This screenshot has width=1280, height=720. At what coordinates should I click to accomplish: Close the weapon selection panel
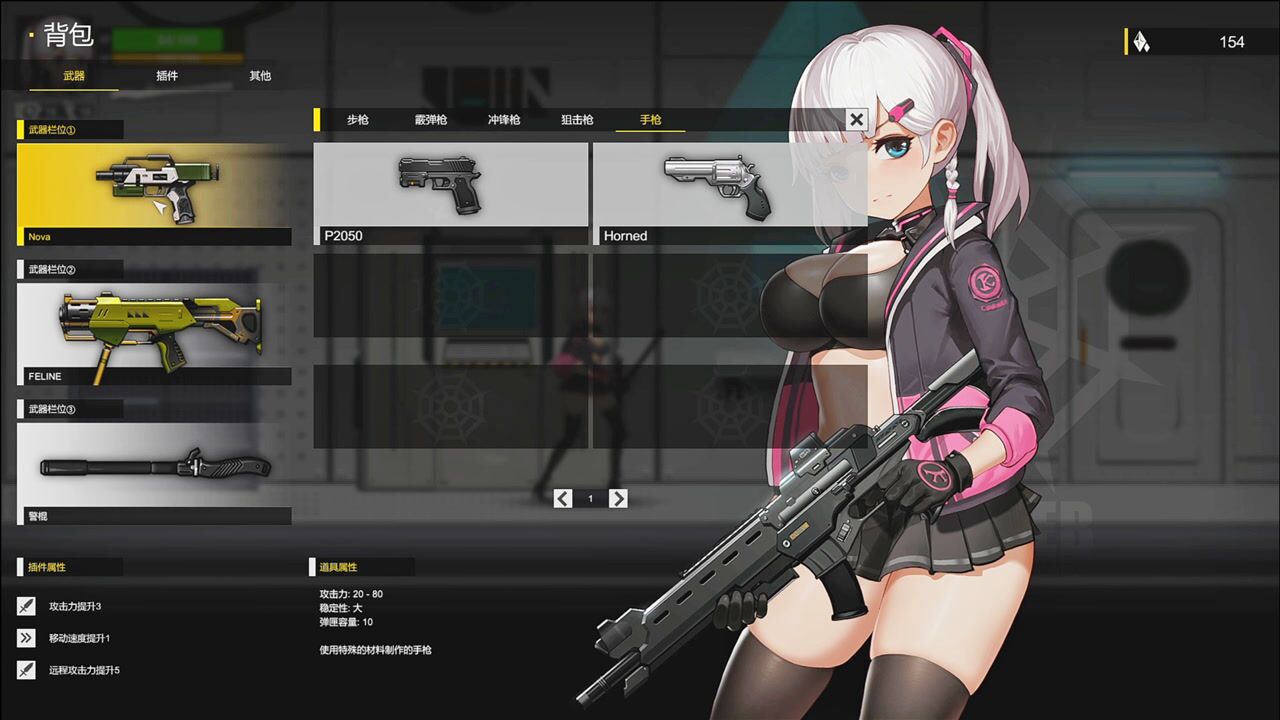[856, 120]
